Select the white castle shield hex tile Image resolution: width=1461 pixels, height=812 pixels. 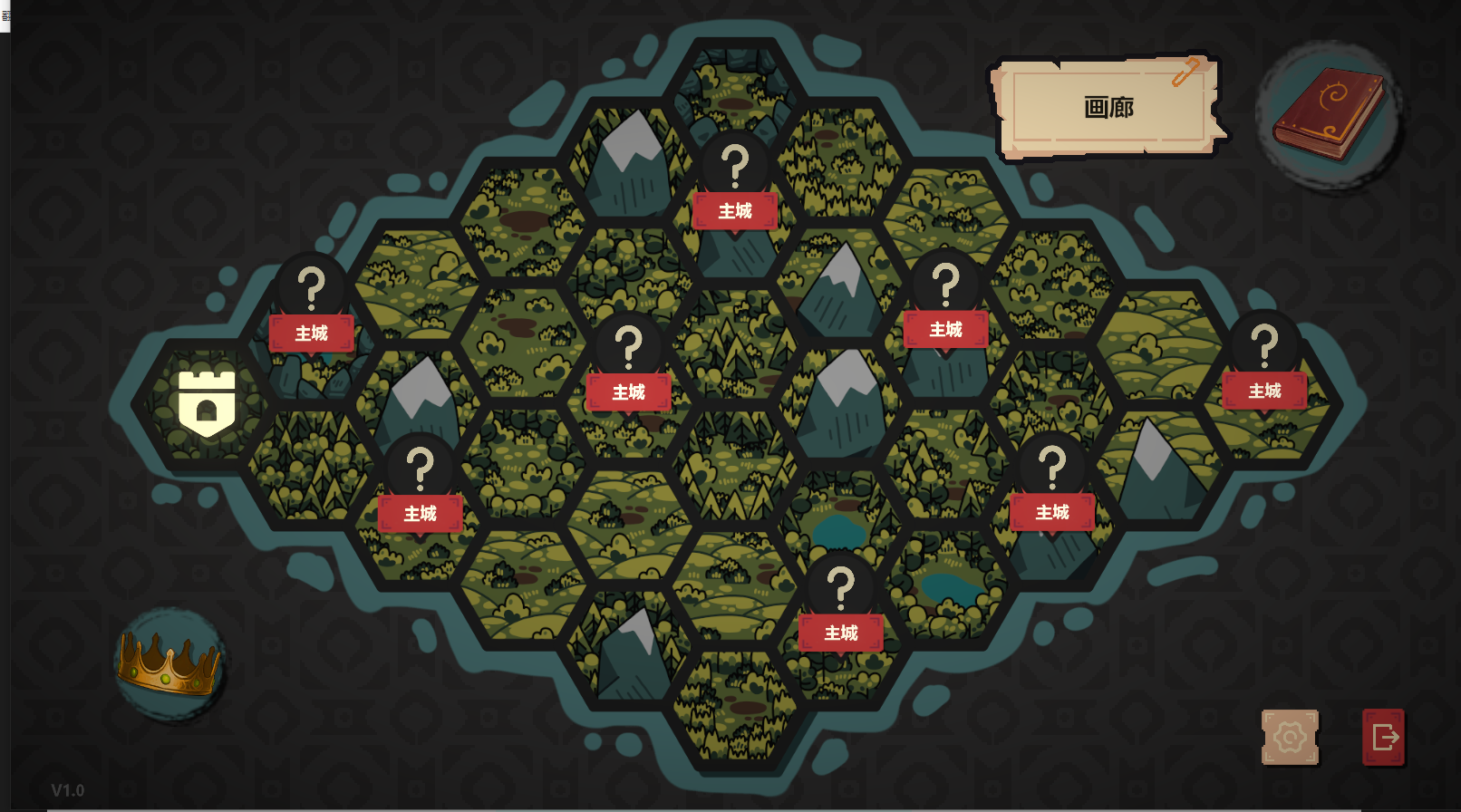(207, 403)
